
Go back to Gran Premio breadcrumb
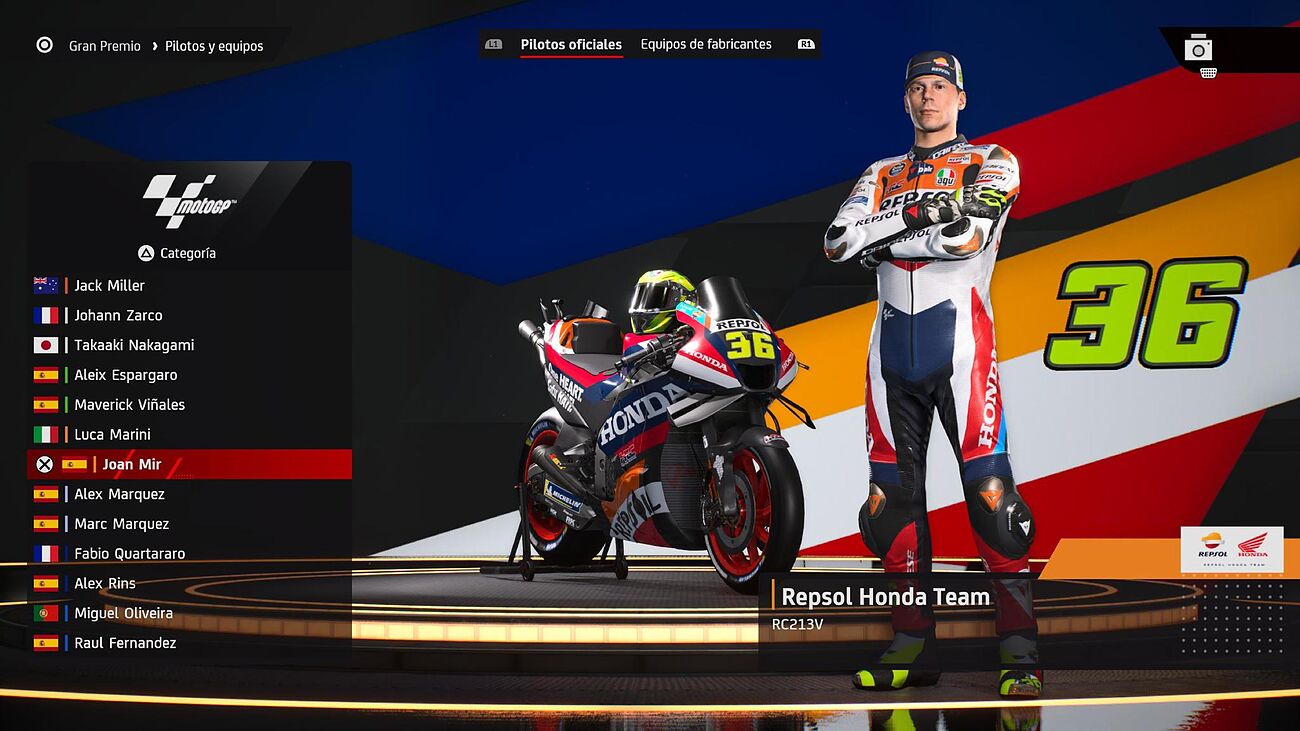point(104,46)
